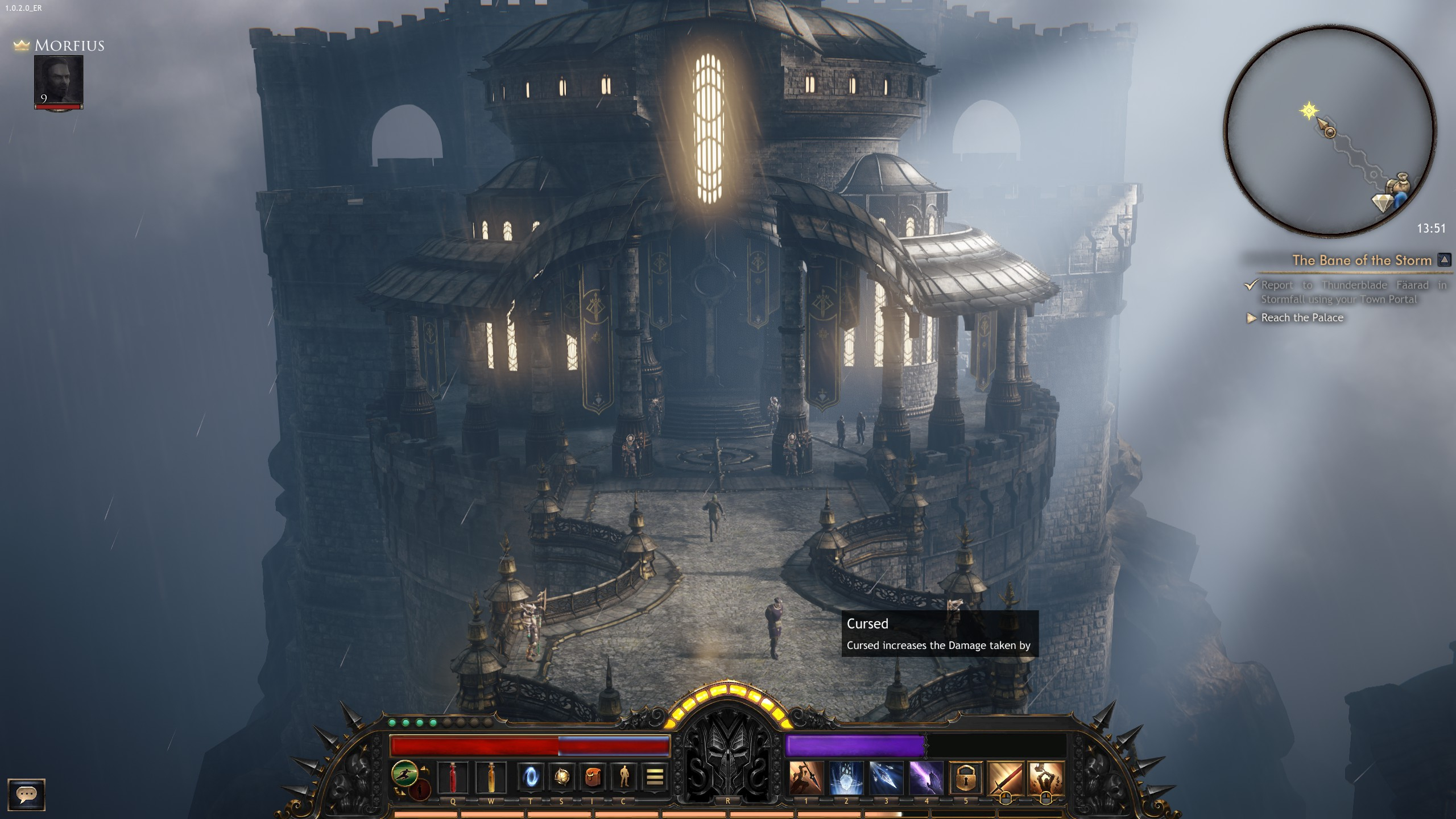Open the blue town portal

(x=531, y=777)
